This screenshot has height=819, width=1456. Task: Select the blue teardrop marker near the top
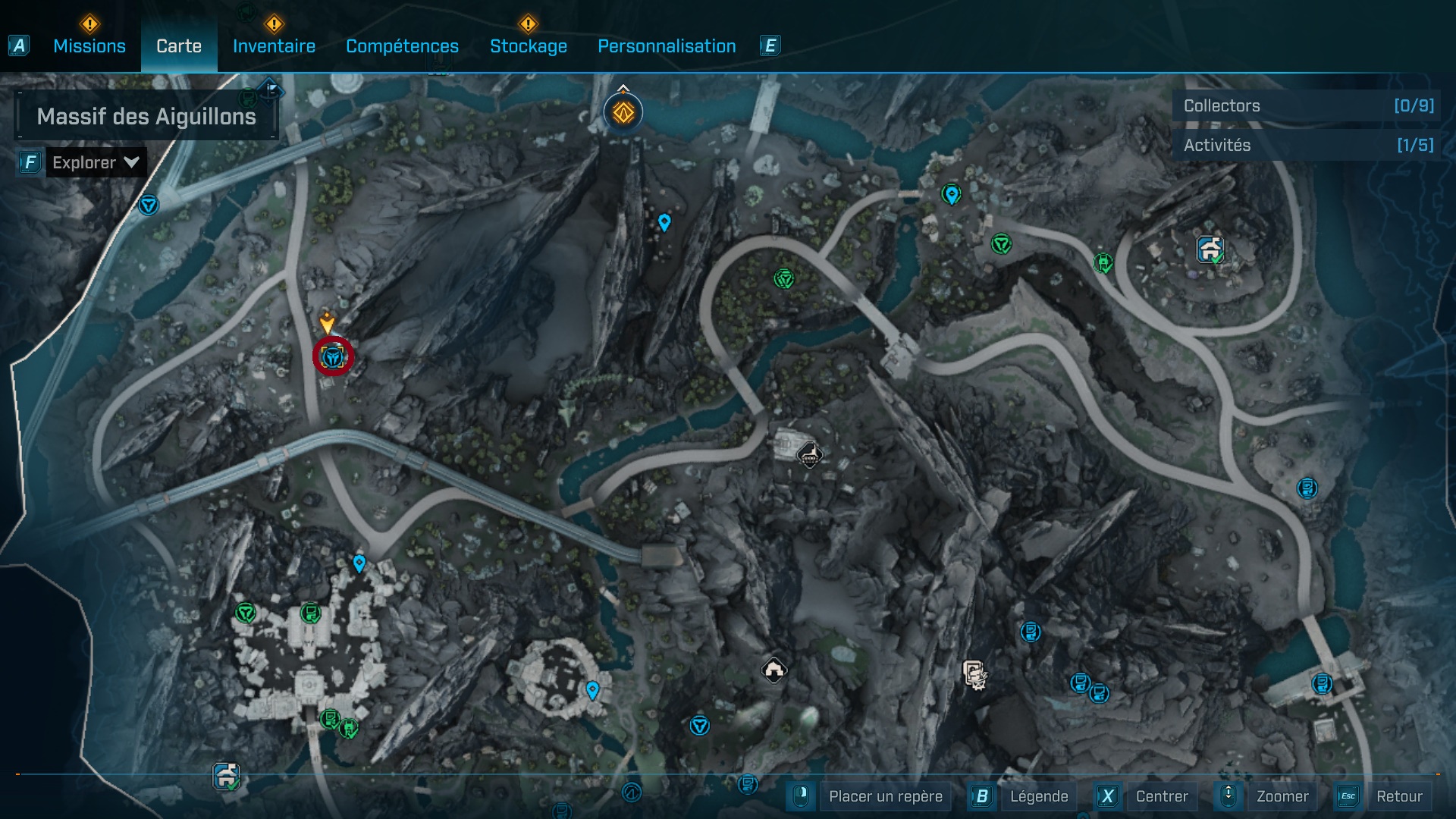(665, 223)
